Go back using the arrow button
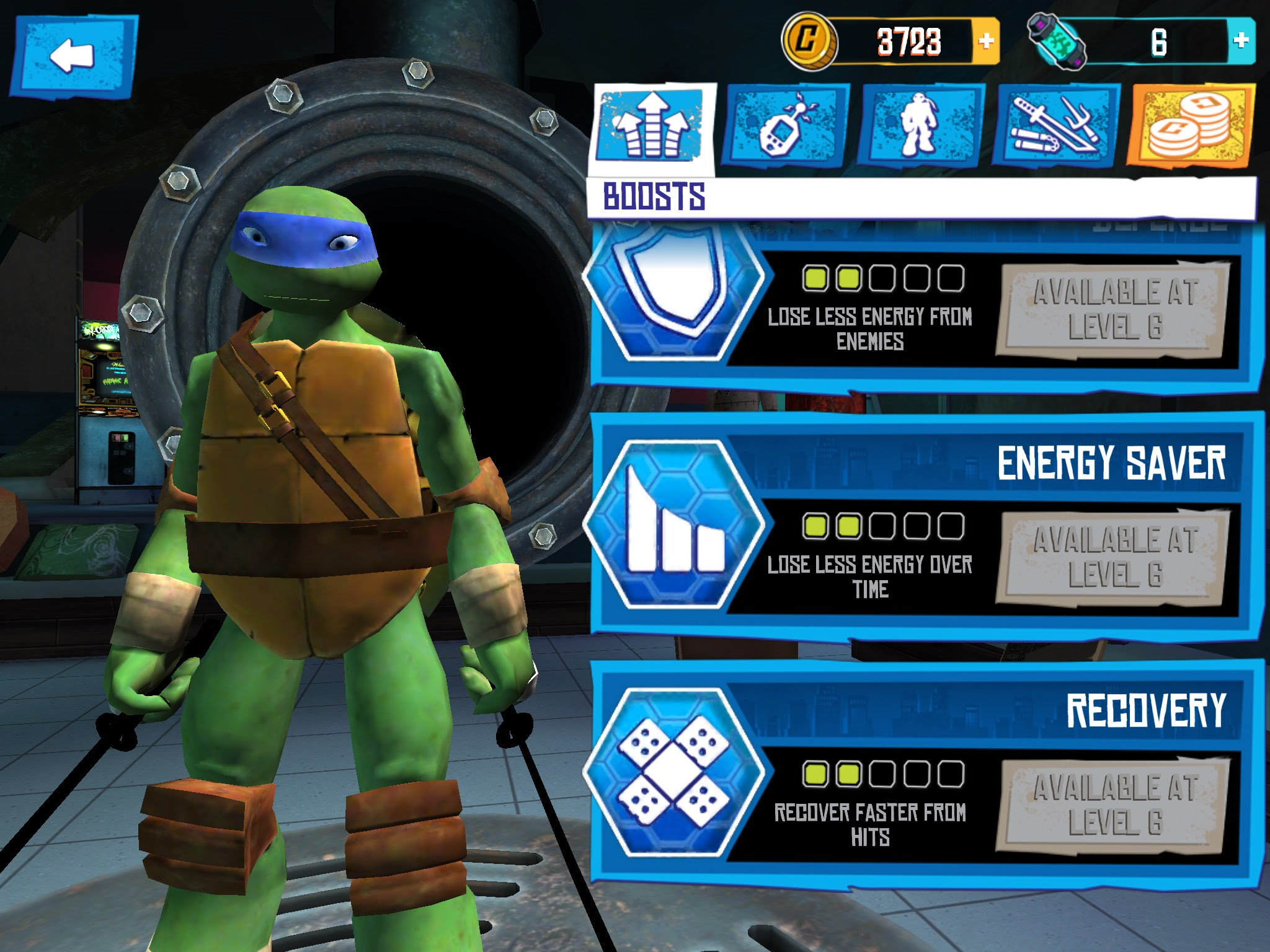The height and width of the screenshot is (952, 1270). 73,57
